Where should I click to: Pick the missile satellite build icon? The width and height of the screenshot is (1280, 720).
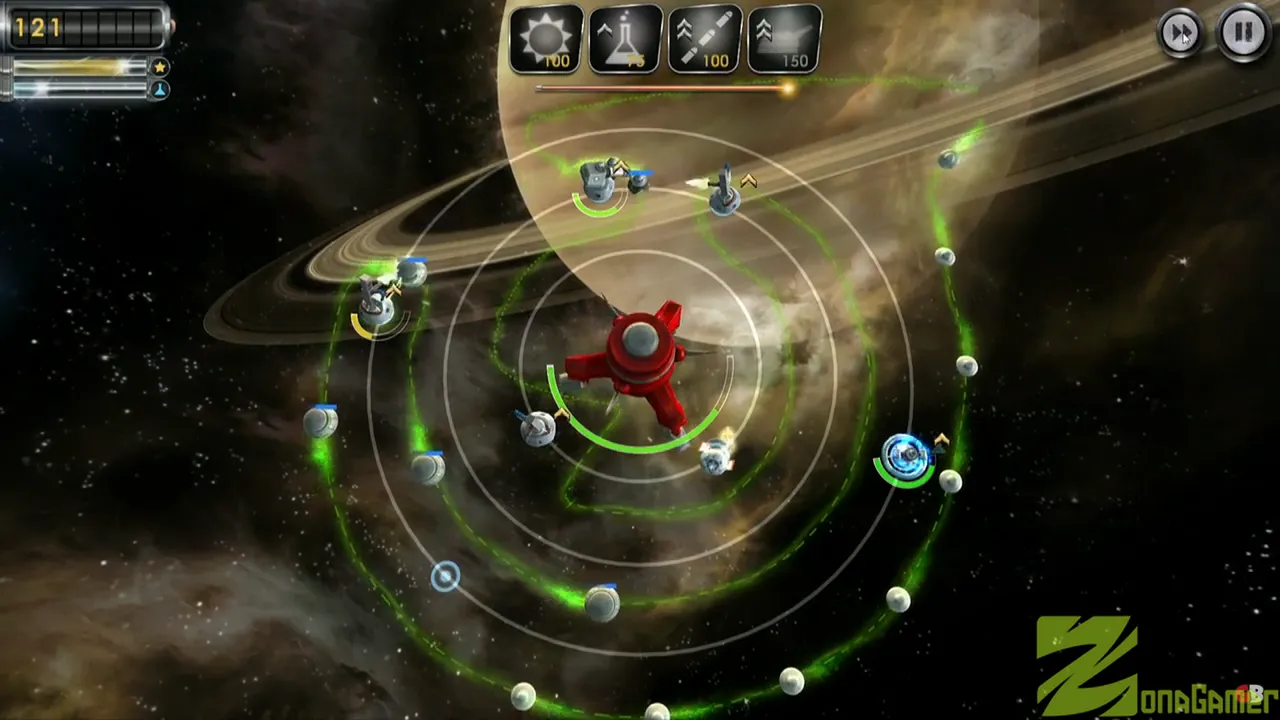[704, 39]
